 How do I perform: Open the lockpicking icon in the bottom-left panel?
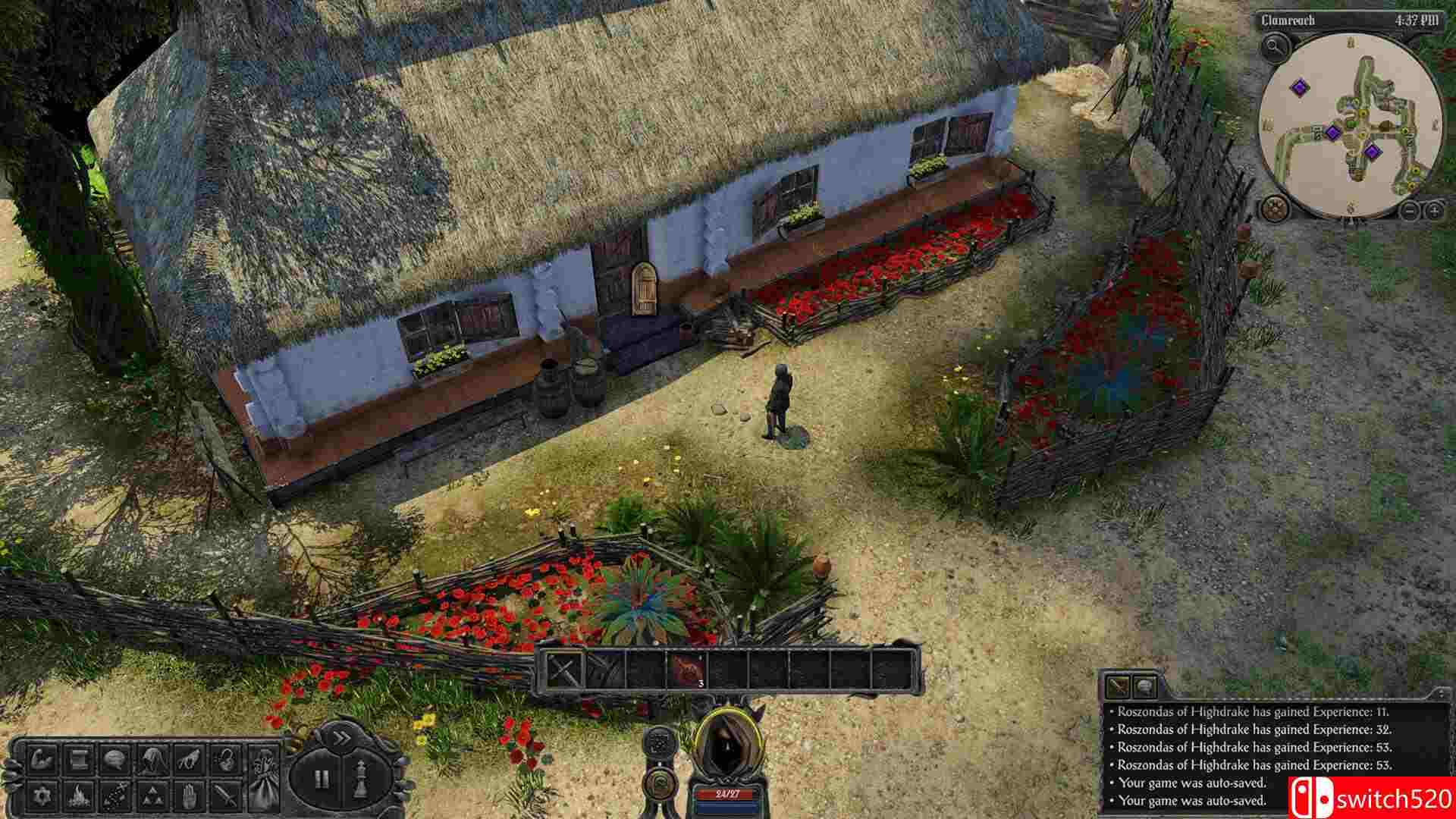[x=226, y=760]
